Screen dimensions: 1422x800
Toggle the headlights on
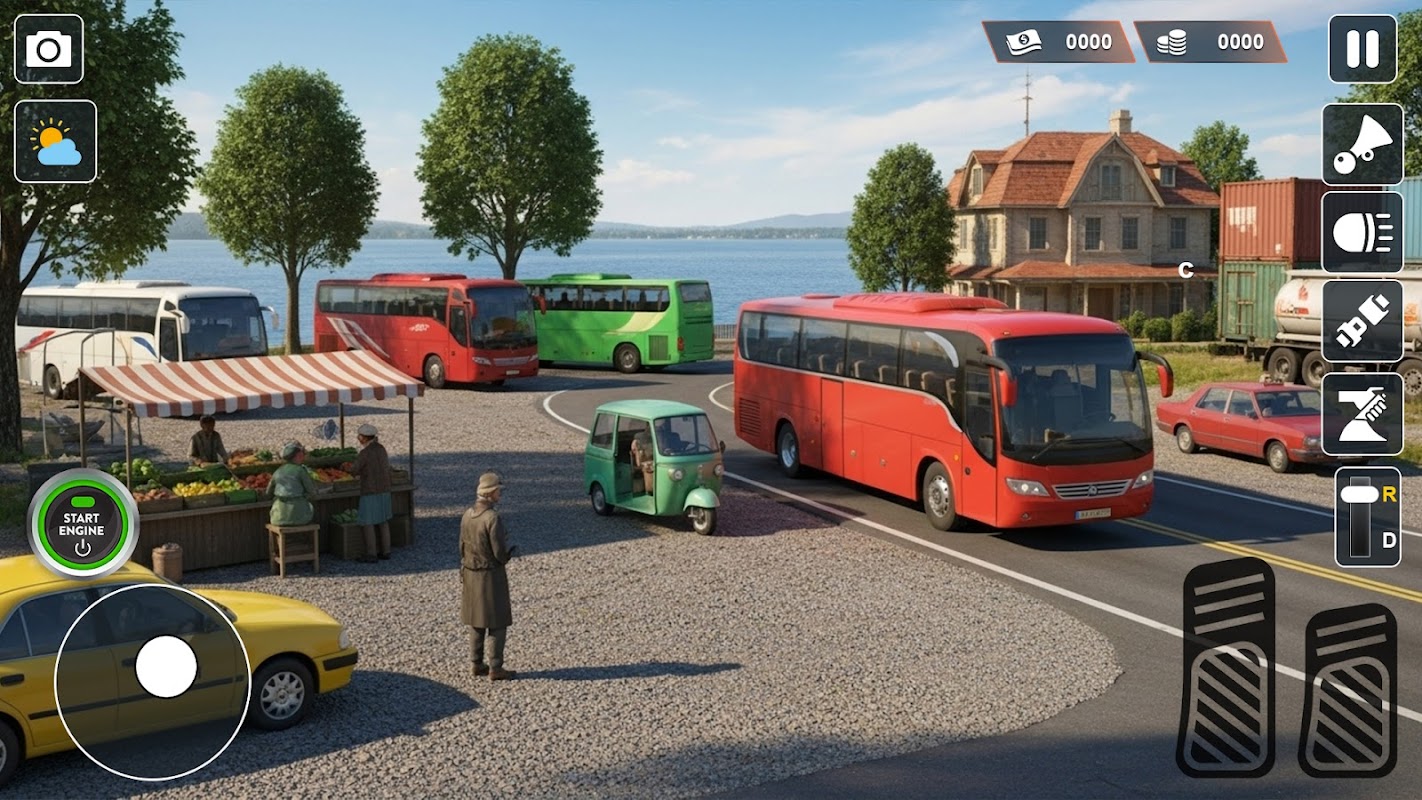tap(1362, 233)
